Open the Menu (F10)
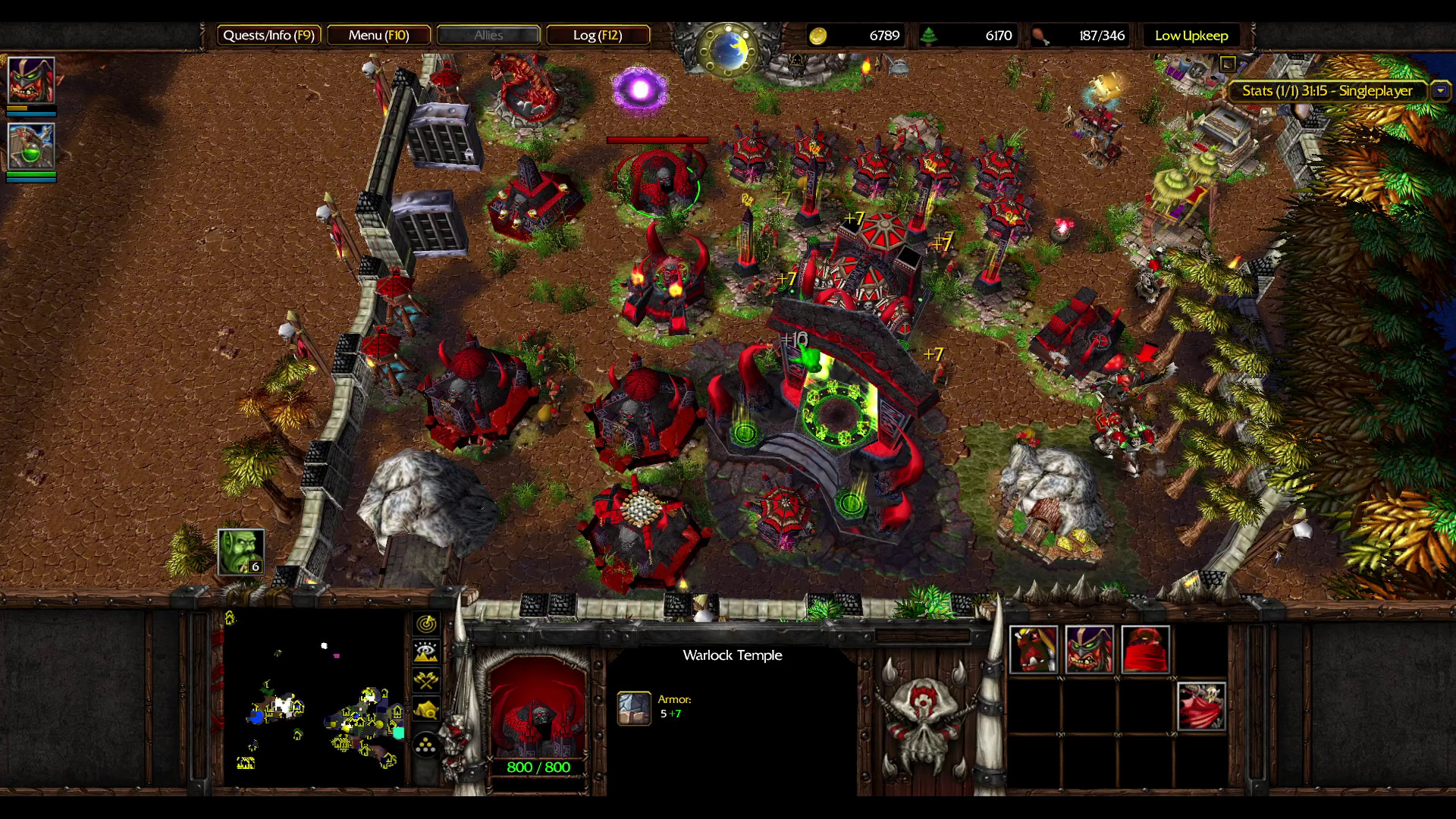This screenshot has height=819, width=1456. click(379, 35)
